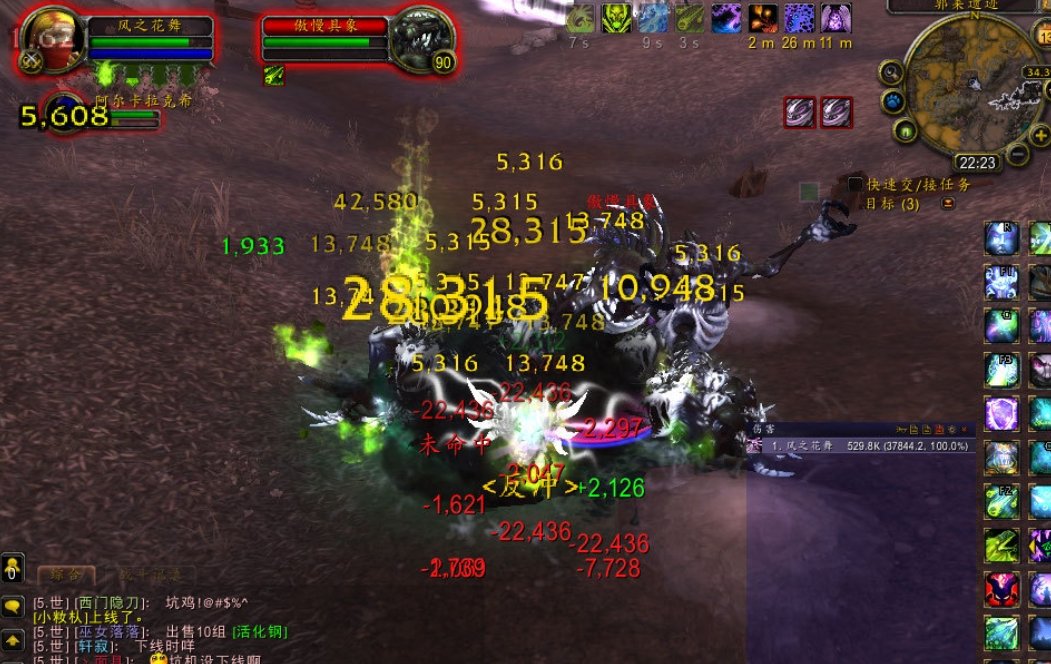Image resolution: width=1051 pixels, height=664 pixels.
Task: Switch to the 战斗记录 chat tab
Action: [x=152, y=575]
